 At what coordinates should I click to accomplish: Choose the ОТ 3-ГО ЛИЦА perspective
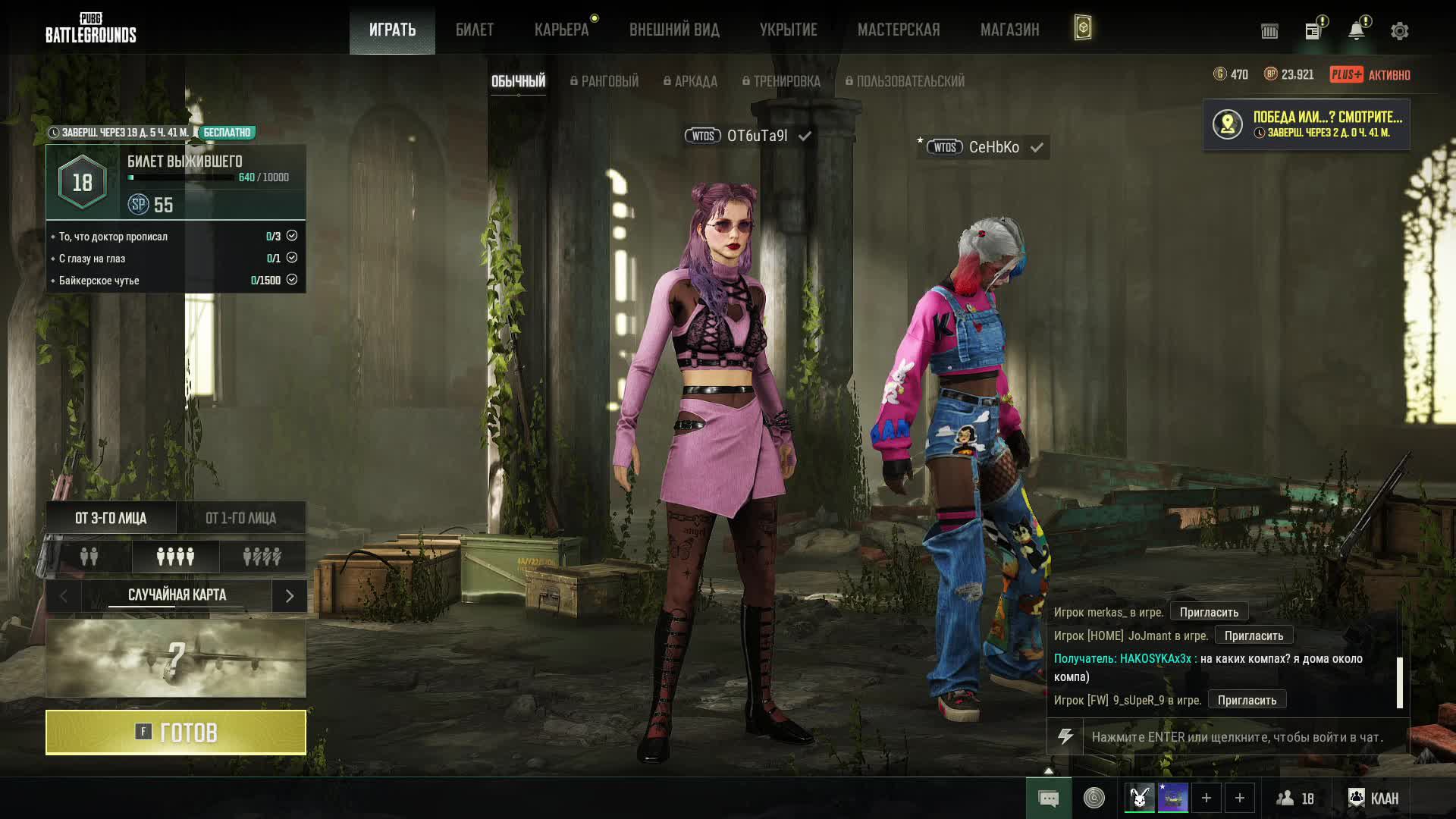[x=111, y=518]
